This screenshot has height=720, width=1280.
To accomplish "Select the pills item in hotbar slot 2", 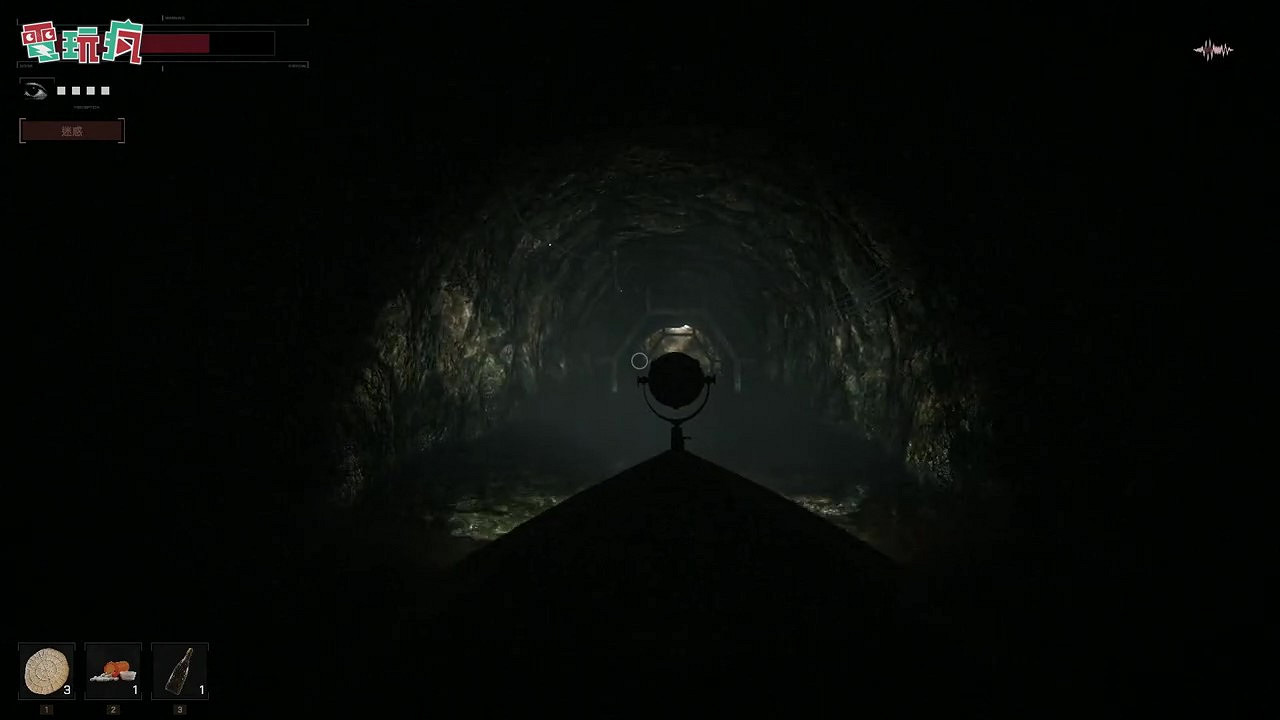I will (x=113, y=670).
